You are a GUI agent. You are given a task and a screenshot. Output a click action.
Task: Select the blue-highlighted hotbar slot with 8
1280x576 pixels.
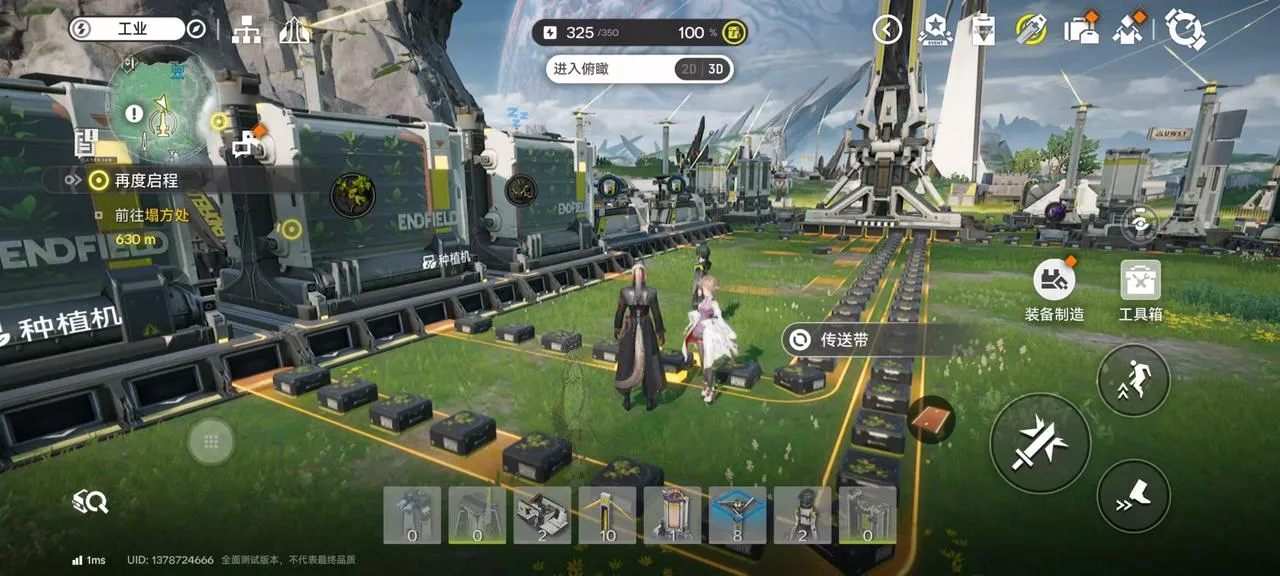coord(737,516)
